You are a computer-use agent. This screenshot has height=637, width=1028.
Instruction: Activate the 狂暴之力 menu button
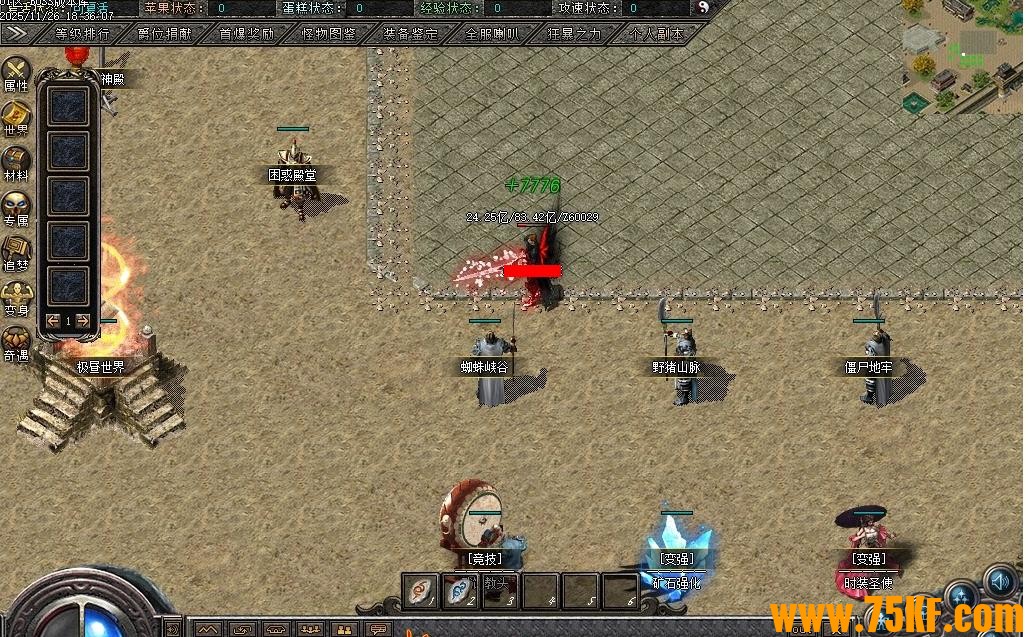pyautogui.click(x=575, y=33)
